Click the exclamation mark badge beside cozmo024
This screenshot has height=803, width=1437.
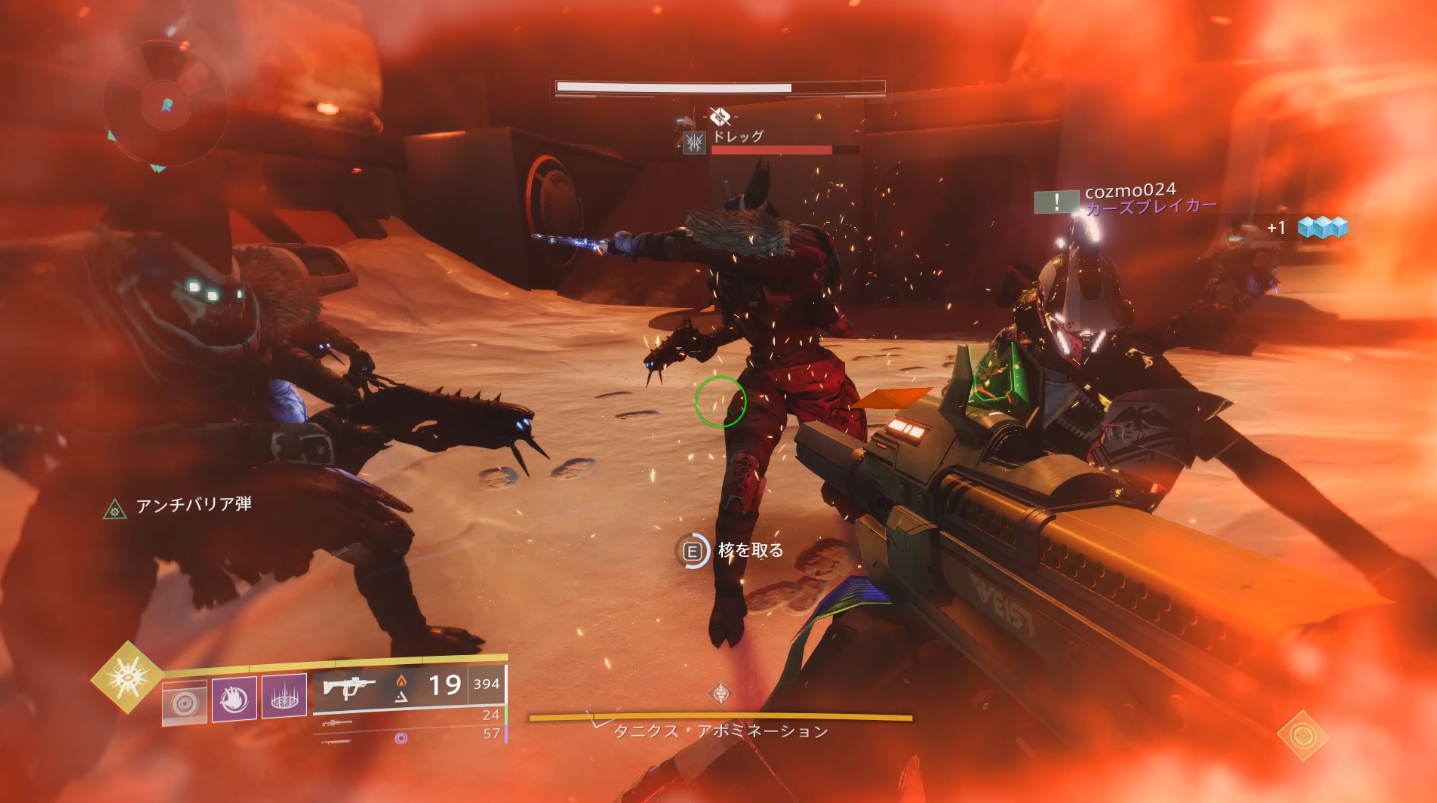[1056, 202]
